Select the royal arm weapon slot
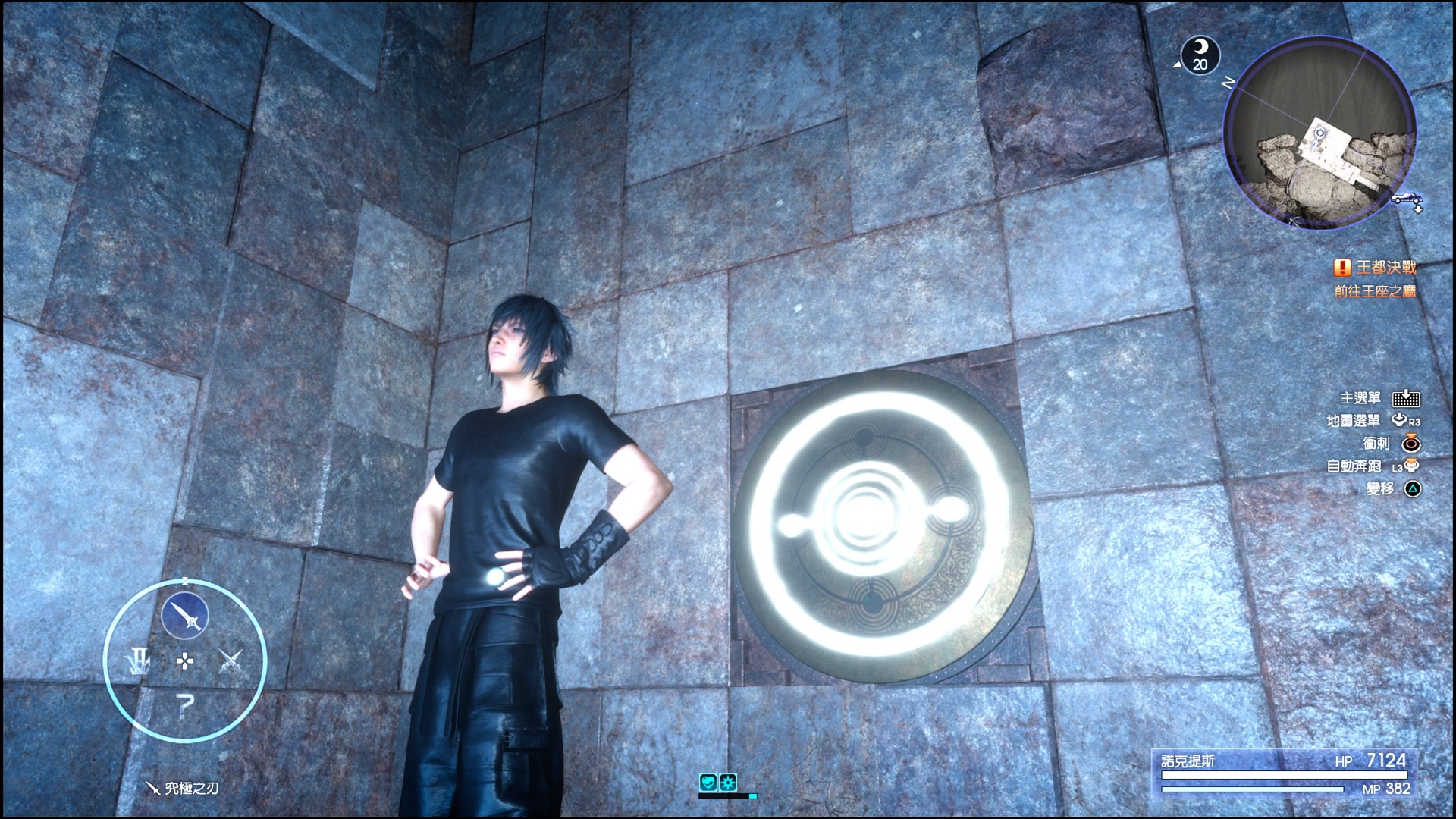This screenshot has height=819, width=1456. pos(139,661)
